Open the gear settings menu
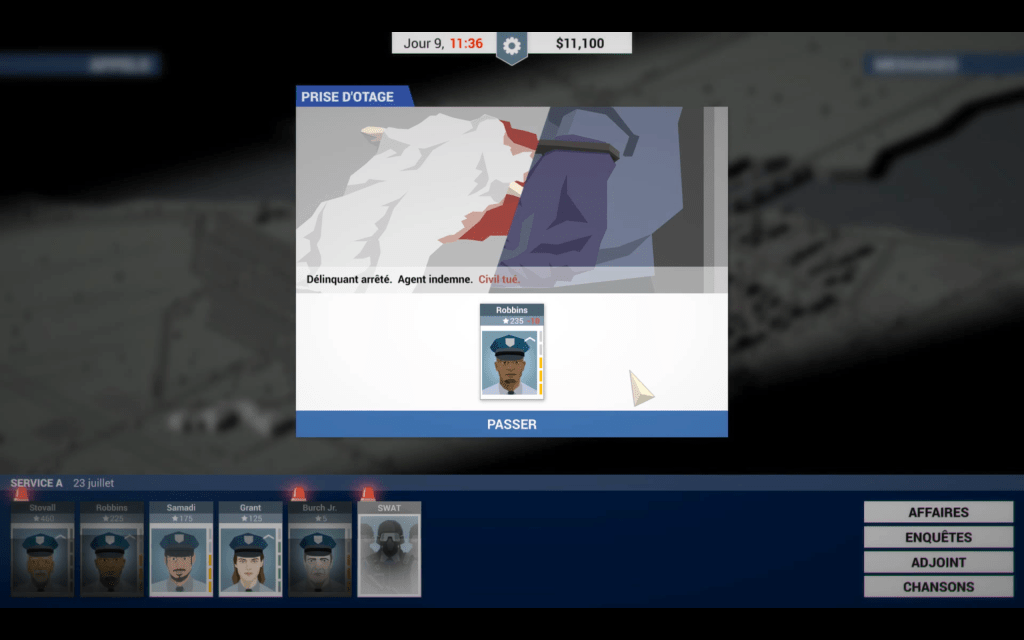The image size is (1024, 640). (512, 46)
